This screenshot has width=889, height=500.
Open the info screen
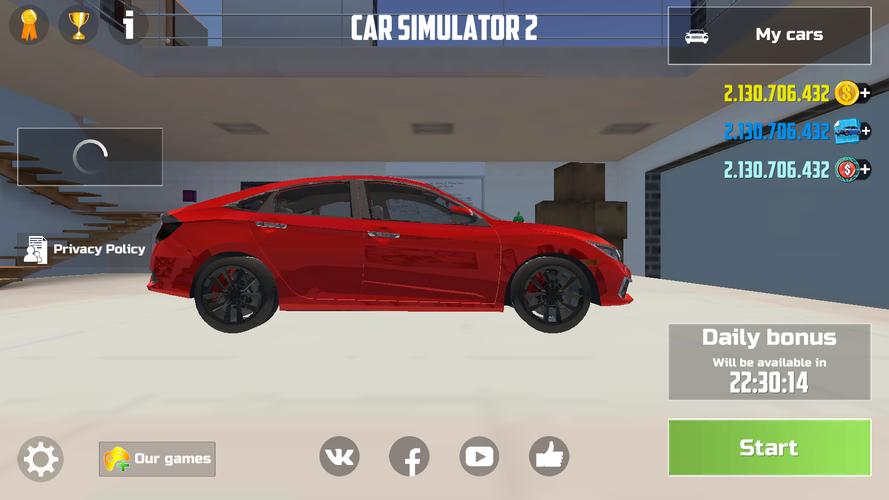pos(128,24)
